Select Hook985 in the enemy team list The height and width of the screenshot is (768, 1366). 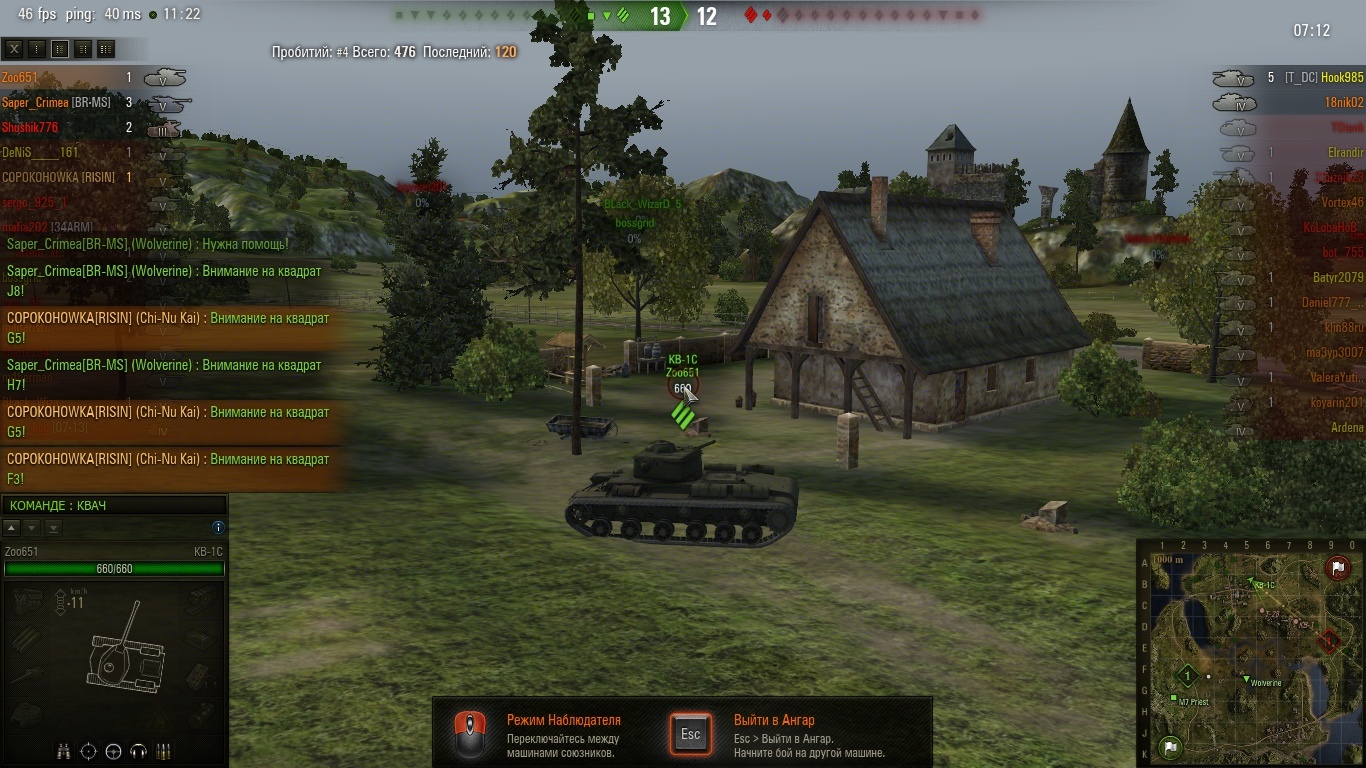(x=1341, y=77)
